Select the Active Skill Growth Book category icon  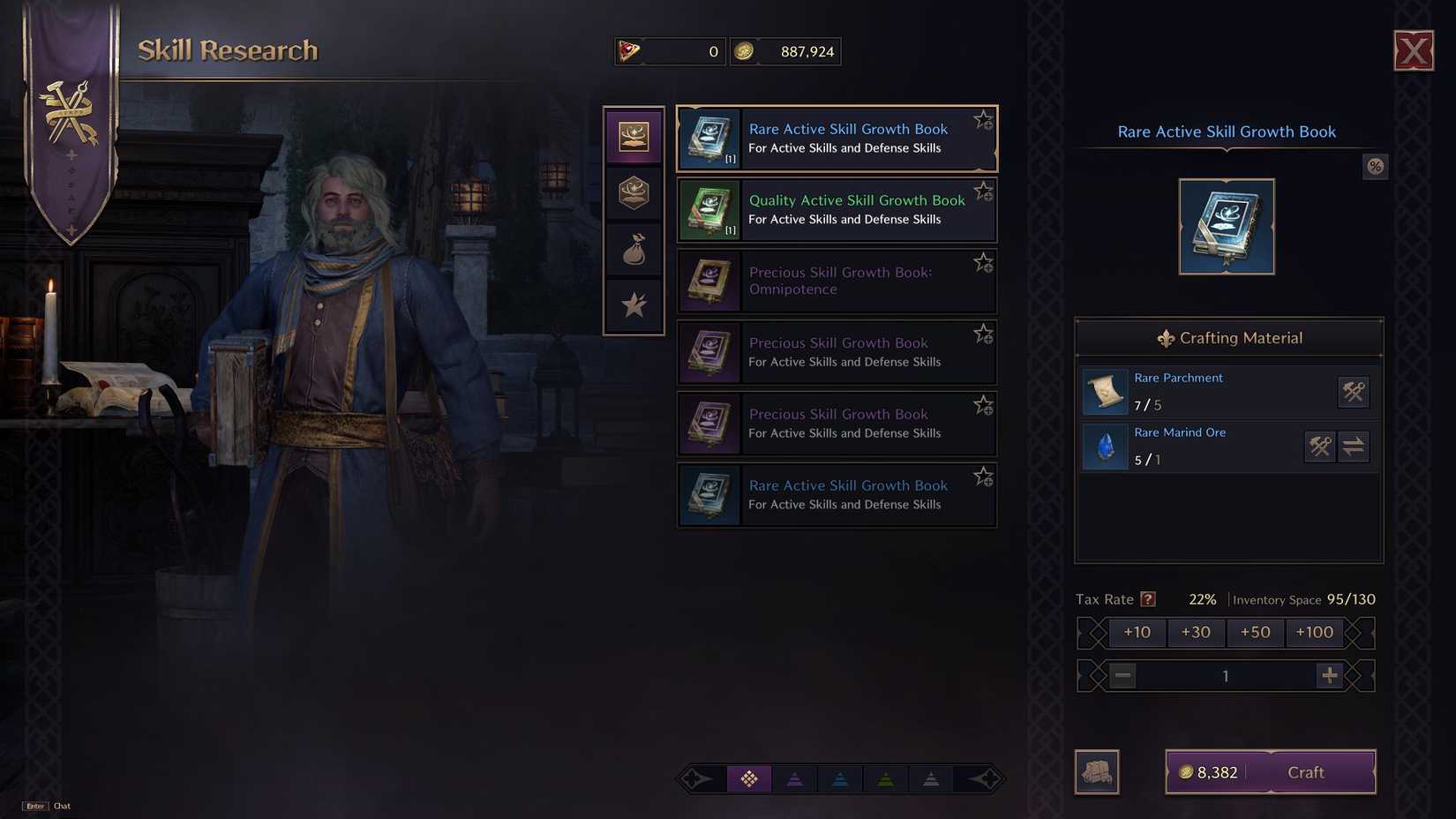coord(634,135)
